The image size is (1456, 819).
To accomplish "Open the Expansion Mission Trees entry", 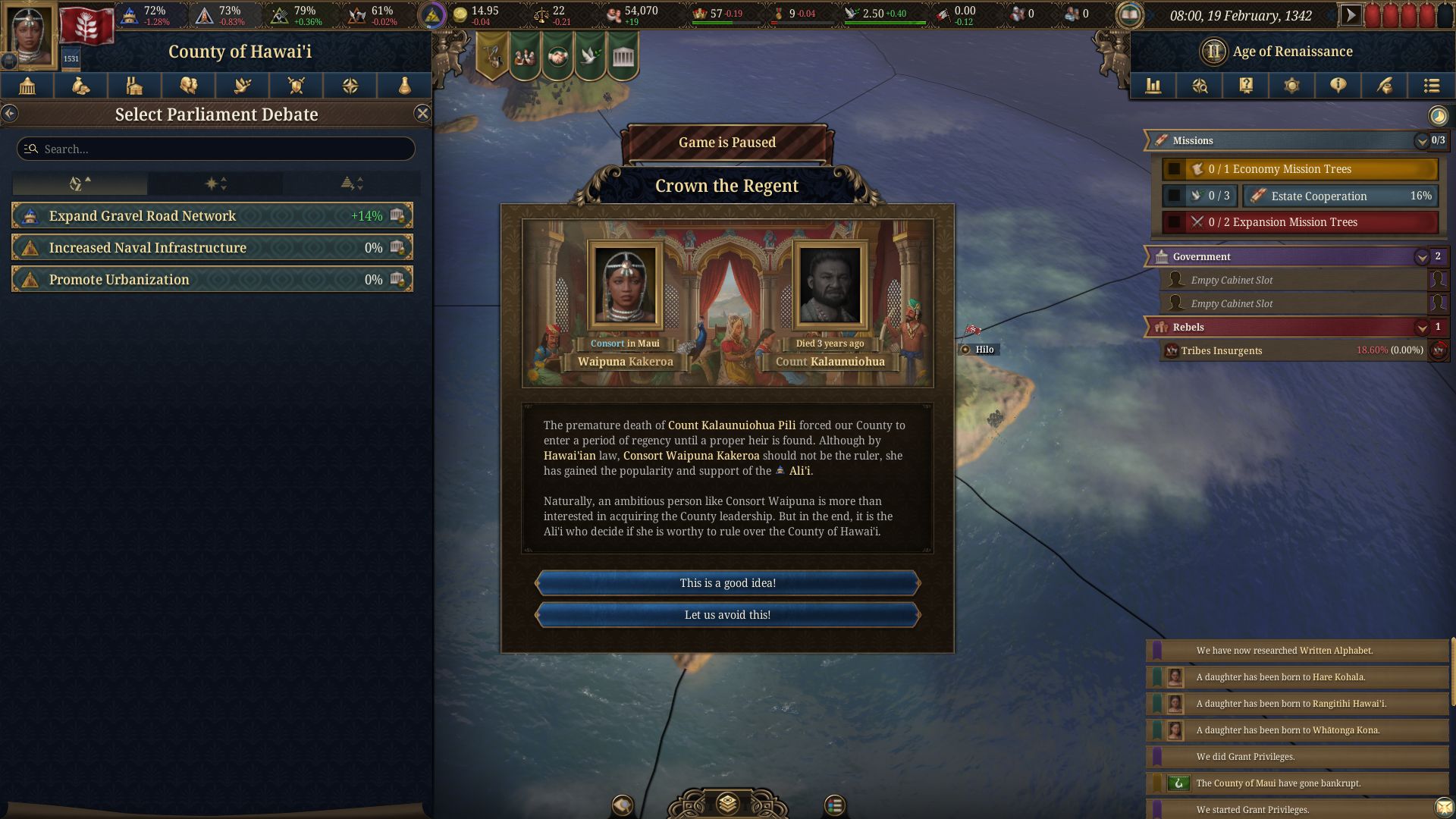I will pos(1300,222).
